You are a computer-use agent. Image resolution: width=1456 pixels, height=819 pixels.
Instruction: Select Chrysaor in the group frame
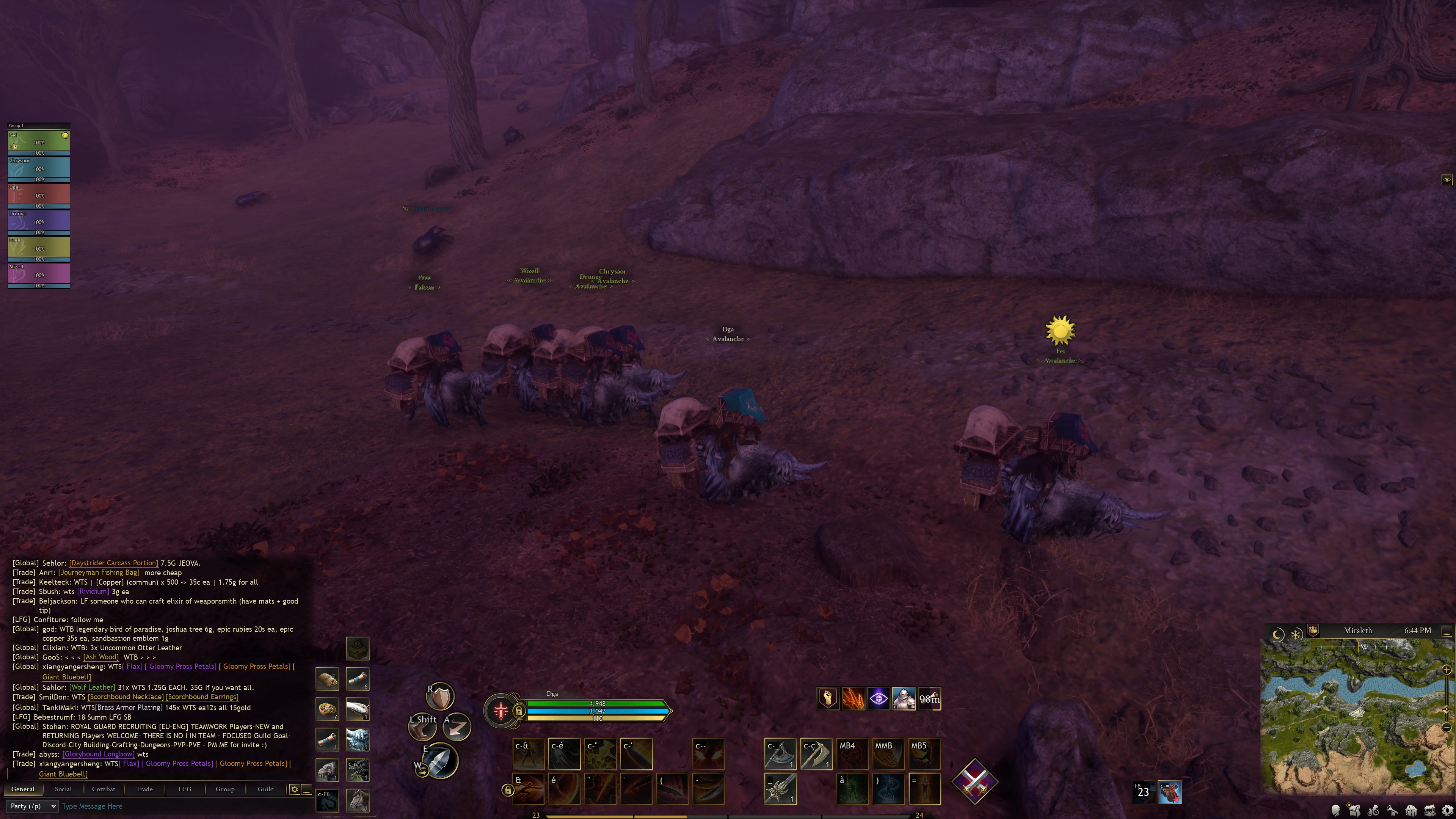(38, 168)
